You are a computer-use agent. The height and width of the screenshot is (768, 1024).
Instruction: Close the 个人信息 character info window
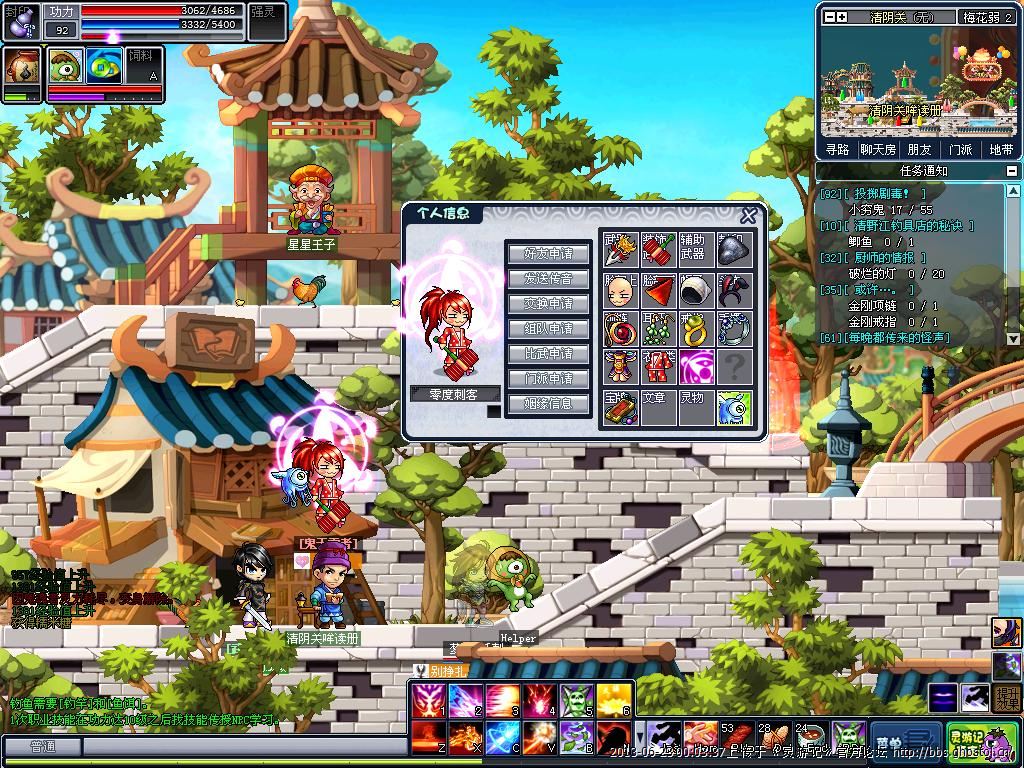pos(748,216)
